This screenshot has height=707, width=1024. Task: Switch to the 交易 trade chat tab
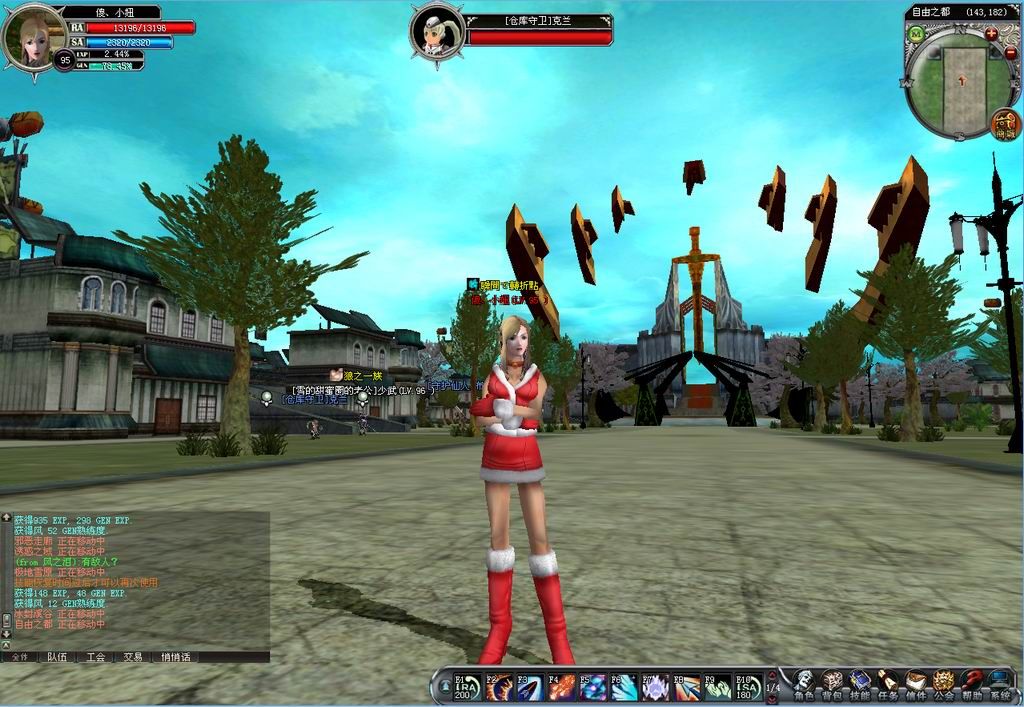133,657
